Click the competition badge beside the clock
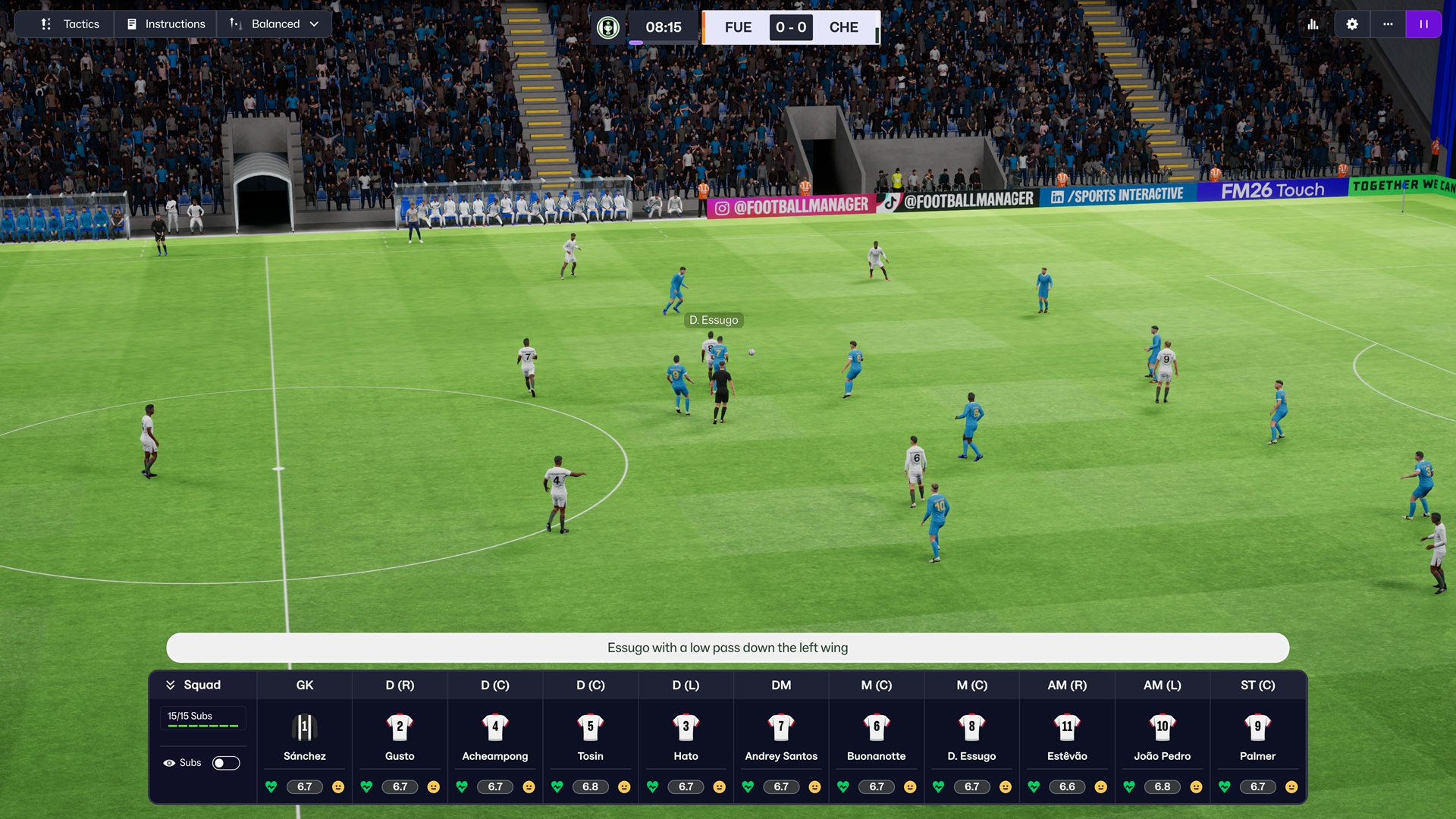The width and height of the screenshot is (1456, 819). pos(607,27)
